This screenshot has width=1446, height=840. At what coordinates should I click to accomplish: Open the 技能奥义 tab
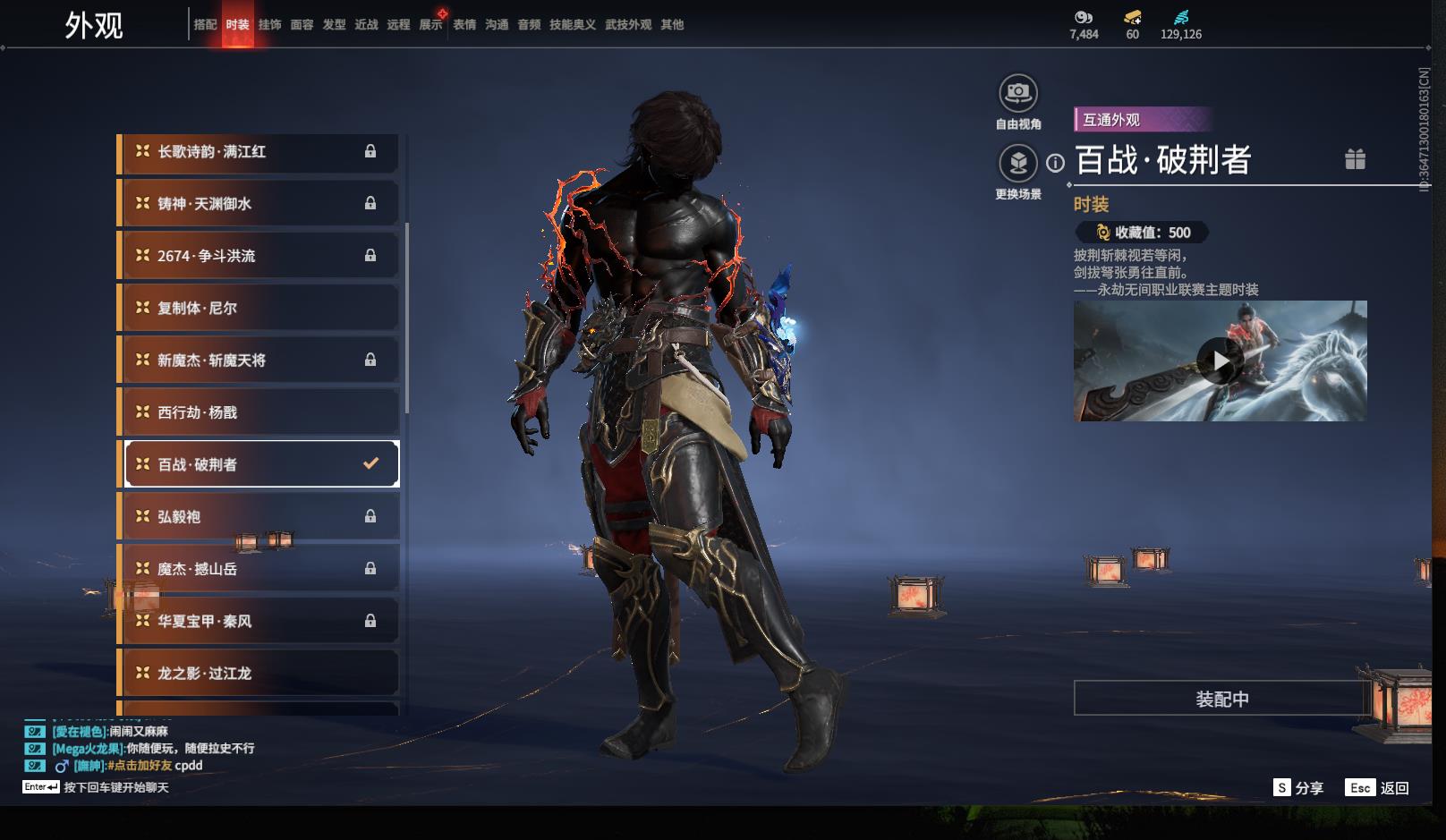coord(573,25)
